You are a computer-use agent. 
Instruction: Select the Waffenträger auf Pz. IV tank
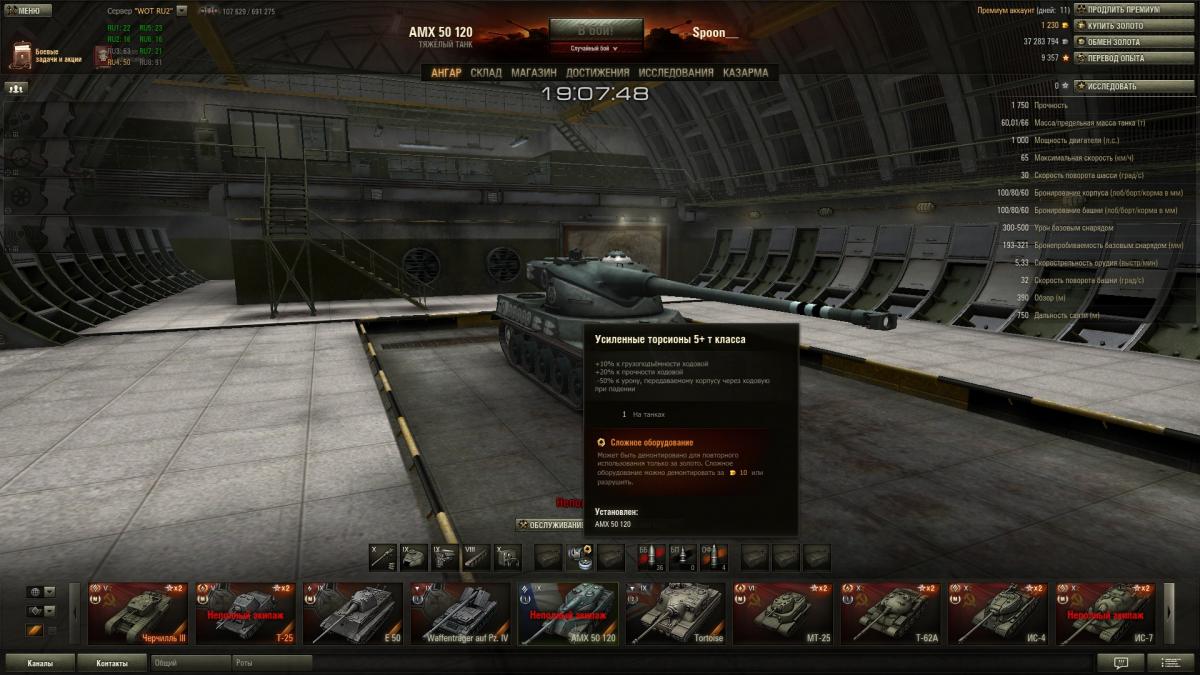click(460, 613)
